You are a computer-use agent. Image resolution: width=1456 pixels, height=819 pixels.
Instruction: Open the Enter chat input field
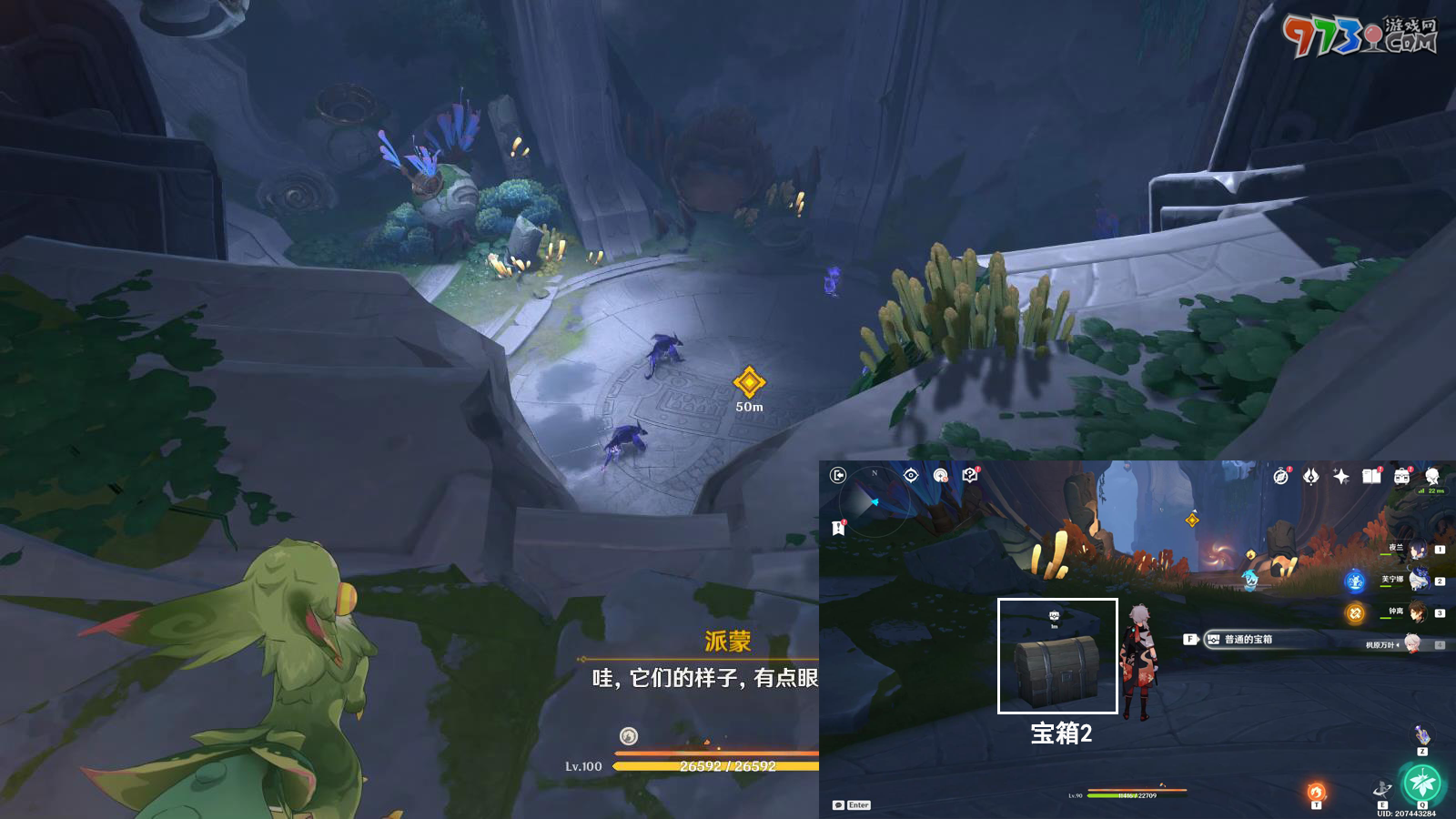coord(859,805)
